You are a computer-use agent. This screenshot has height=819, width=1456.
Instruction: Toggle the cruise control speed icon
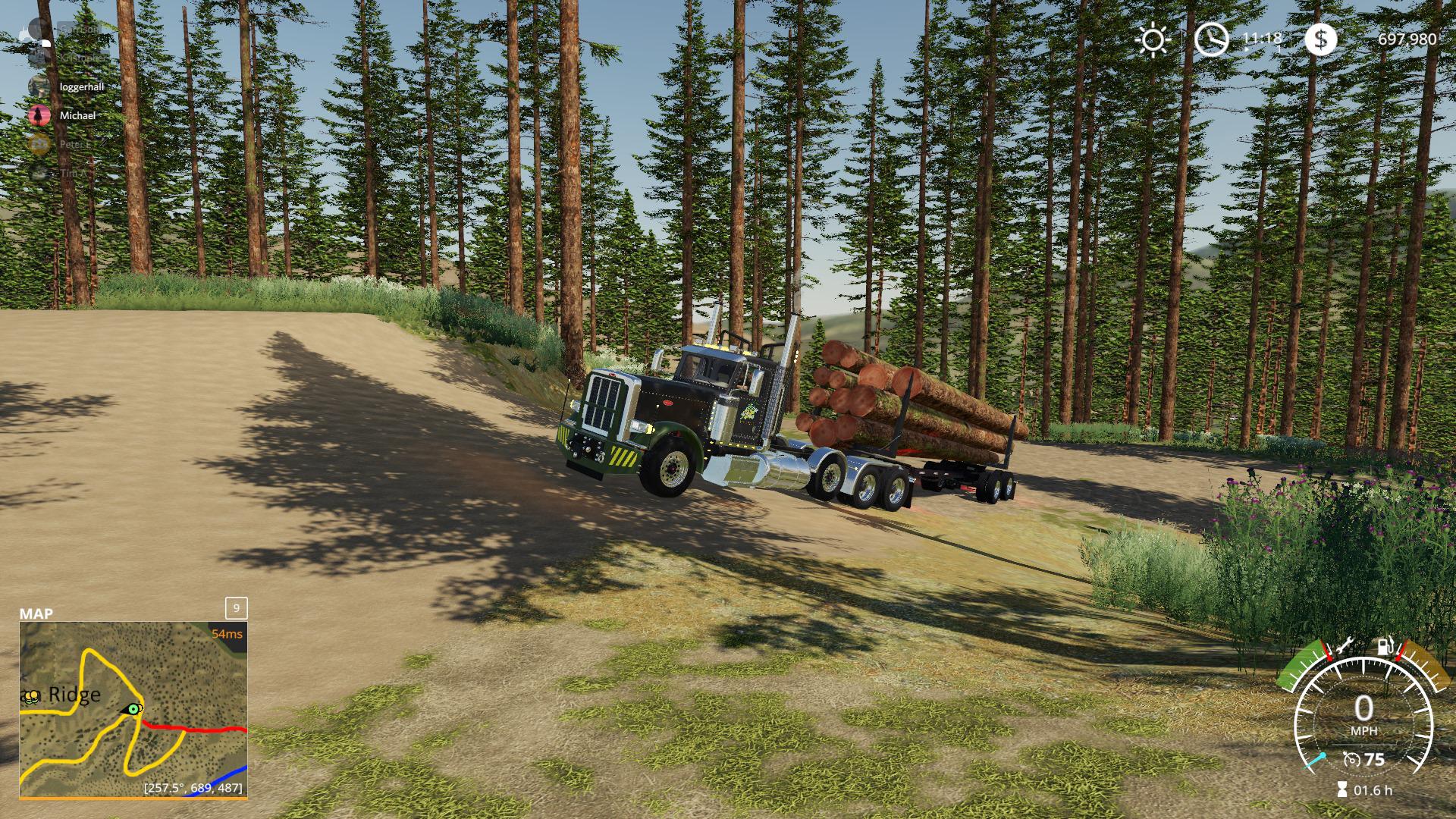pos(1350,759)
